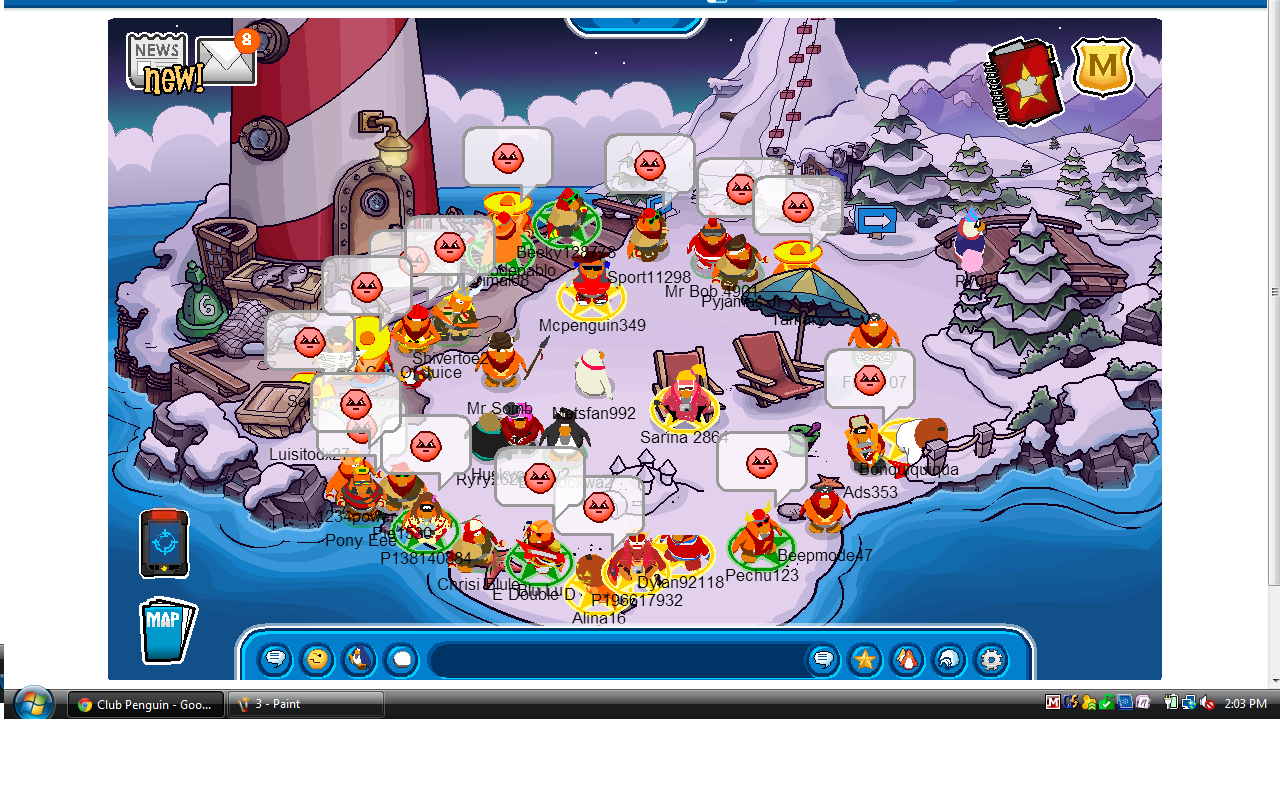Open the gear settings button
Viewport: 1280px width, 800px height.
pyautogui.click(x=991, y=660)
